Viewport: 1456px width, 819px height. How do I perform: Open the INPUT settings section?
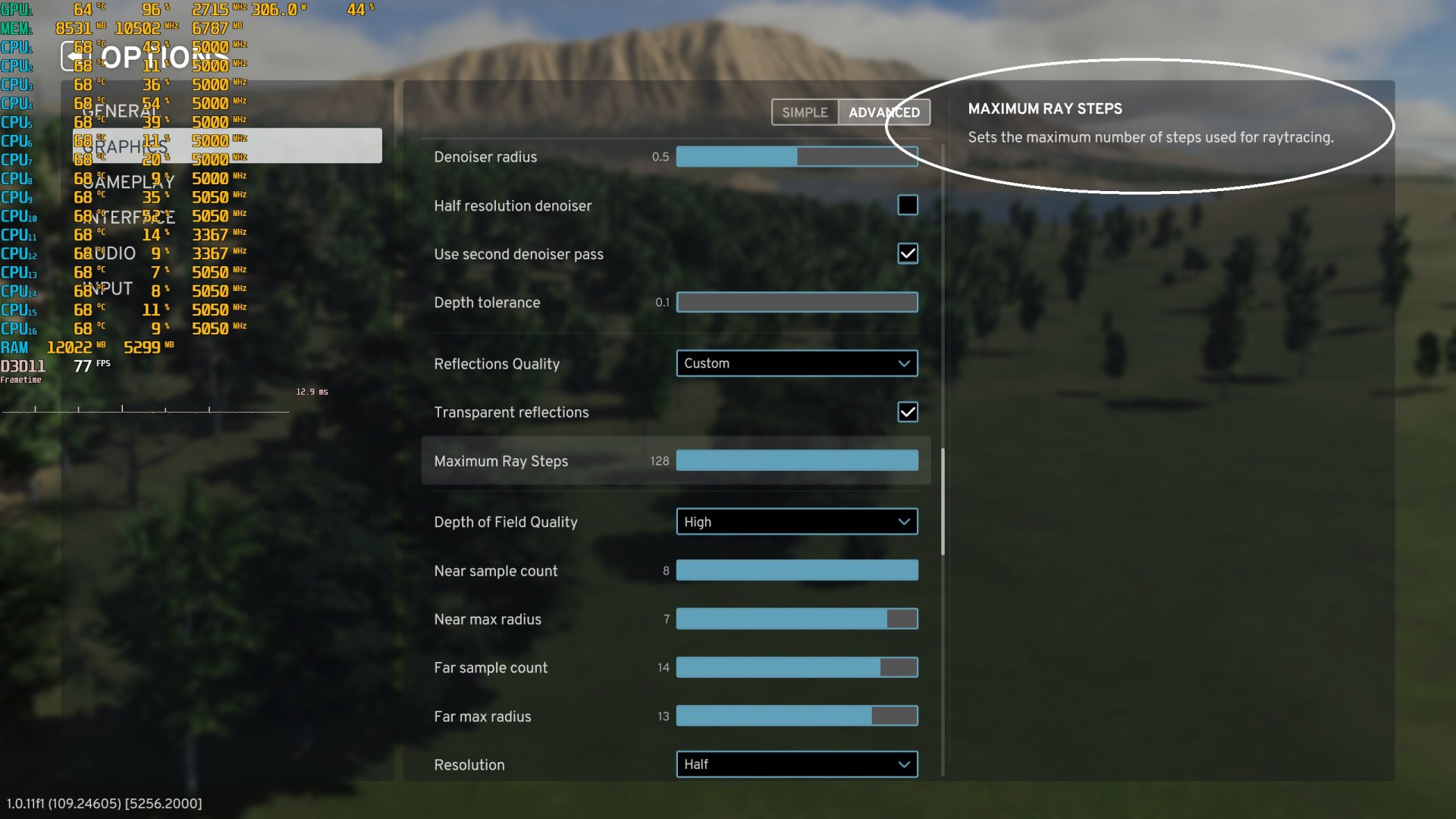110,288
